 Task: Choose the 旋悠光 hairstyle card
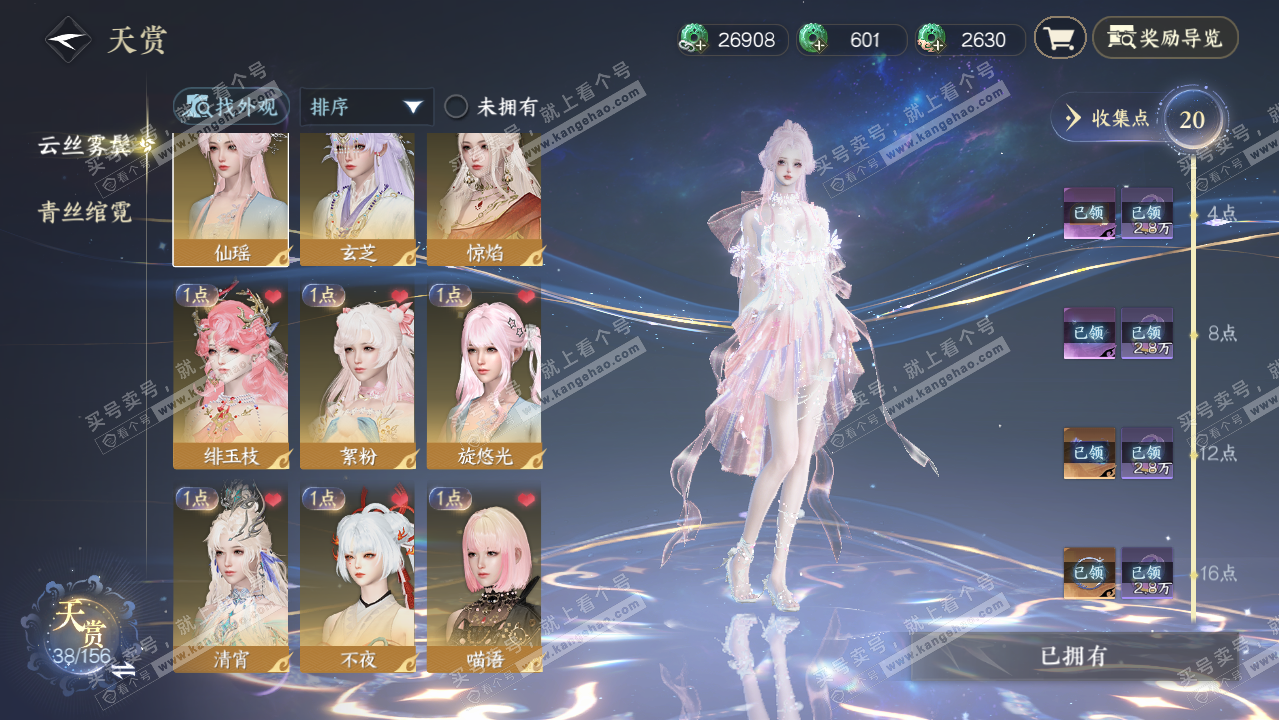484,377
